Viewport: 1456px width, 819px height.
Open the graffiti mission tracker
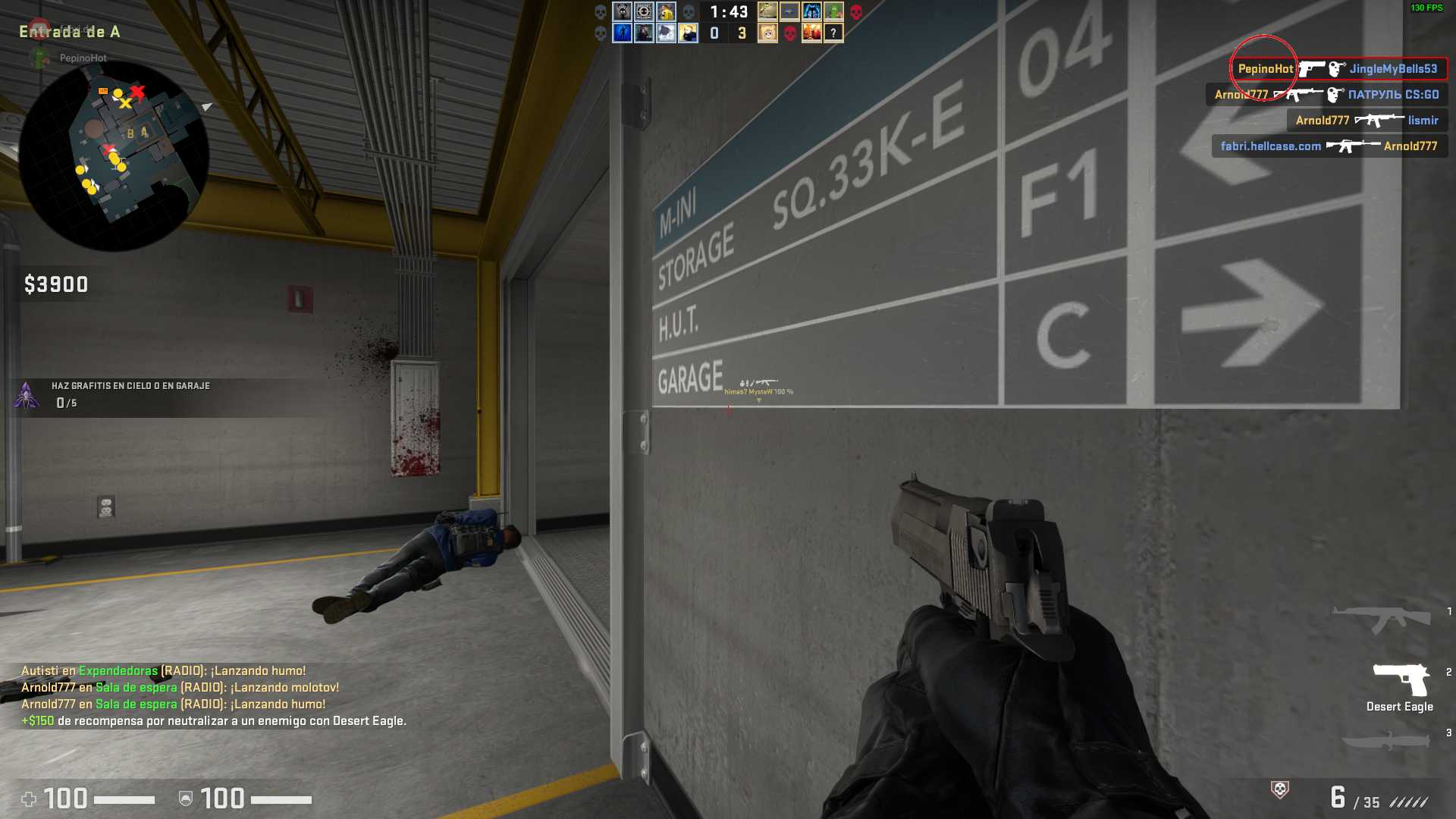[x=130, y=394]
